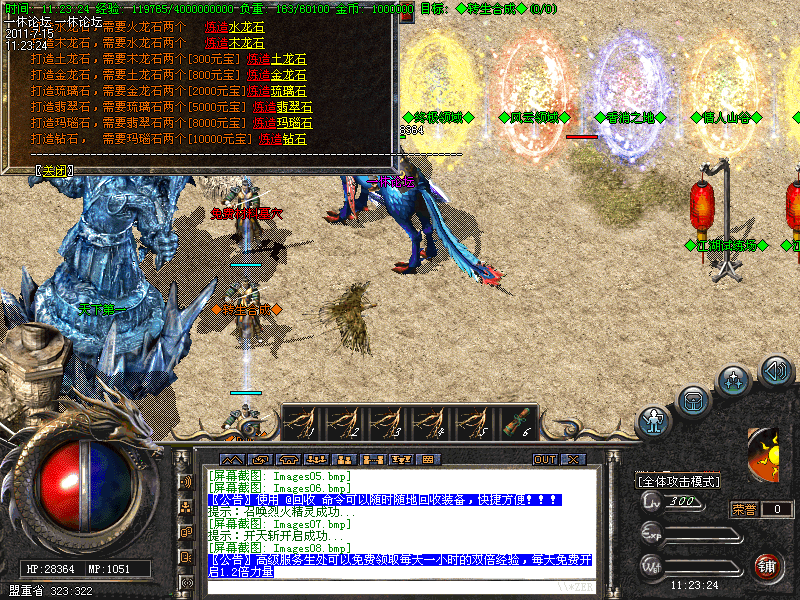
Task: Toggle the sound speaker button
Action: pyautogui.click(x=776, y=371)
